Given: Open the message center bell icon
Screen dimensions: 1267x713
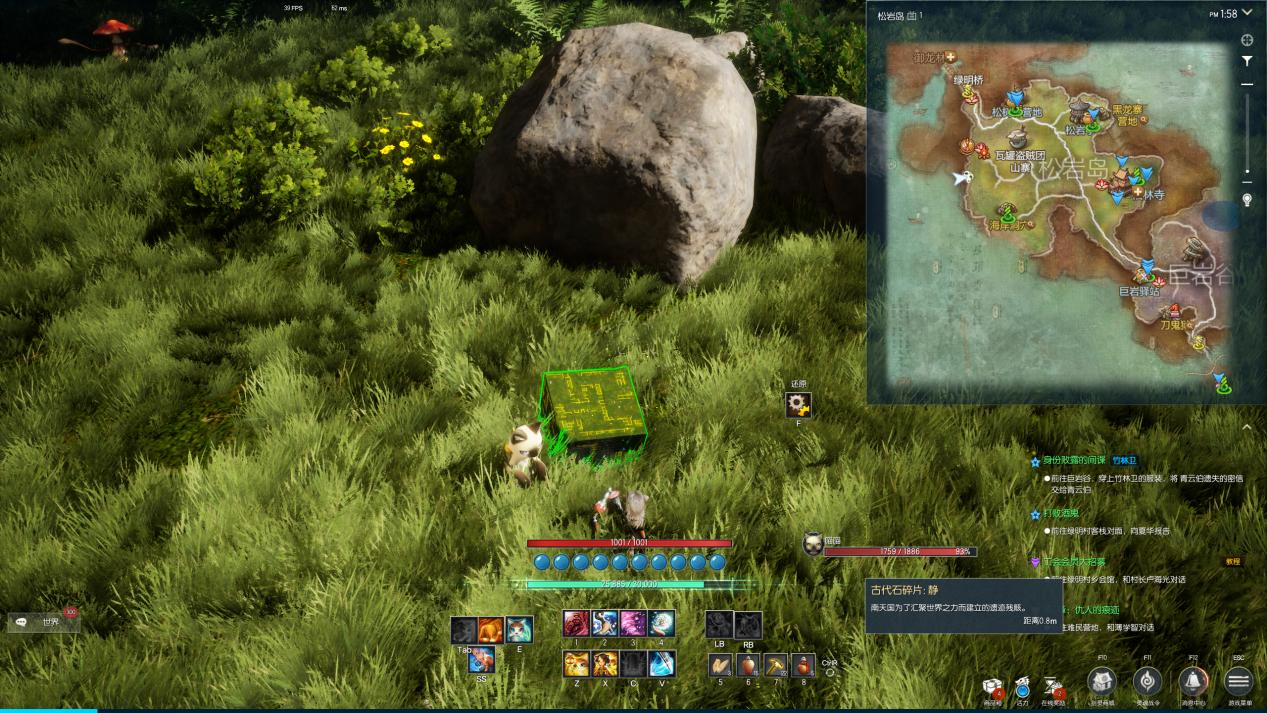Looking at the screenshot, I should [x=1192, y=682].
